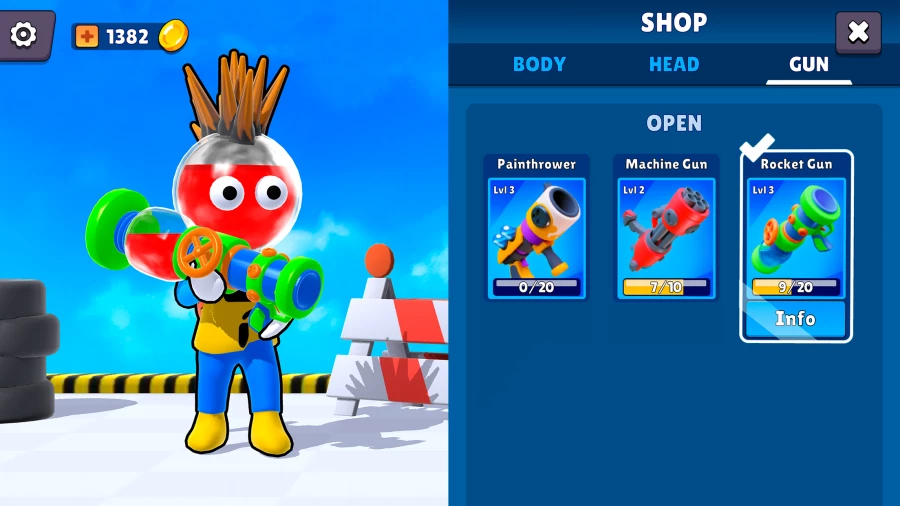Close the shop panel
Viewport: 900px width, 506px height.
[857, 33]
